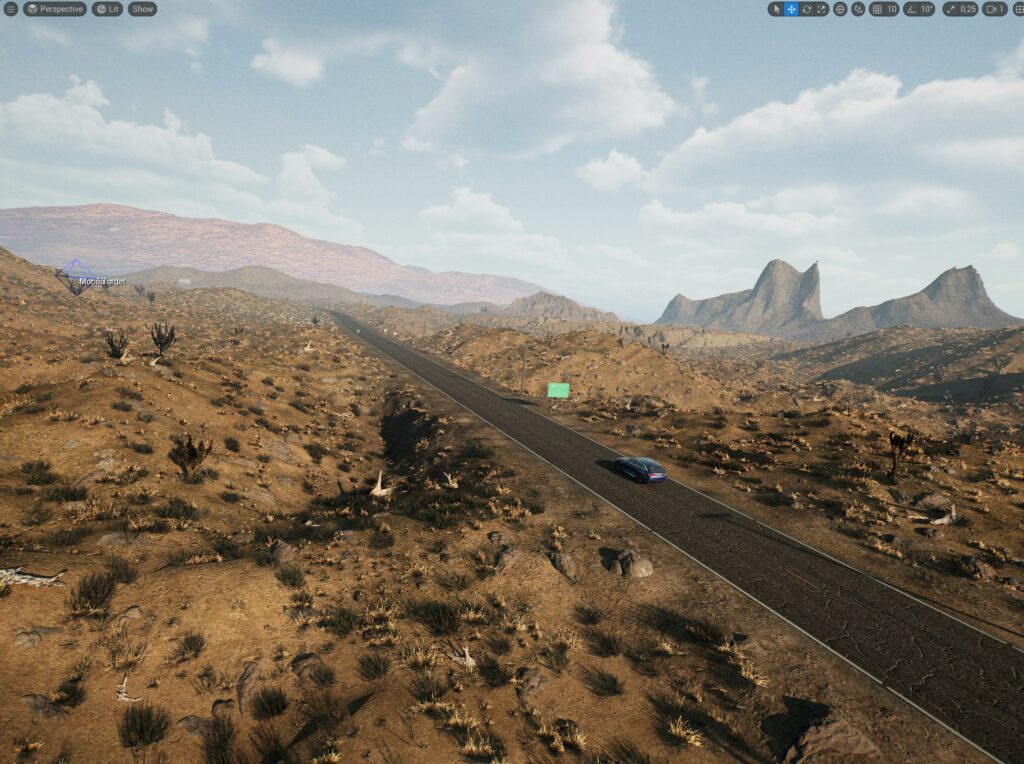Change the Lit view mode
This screenshot has height=764, width=1024.
pyautogui.click(x=107, y=9)
